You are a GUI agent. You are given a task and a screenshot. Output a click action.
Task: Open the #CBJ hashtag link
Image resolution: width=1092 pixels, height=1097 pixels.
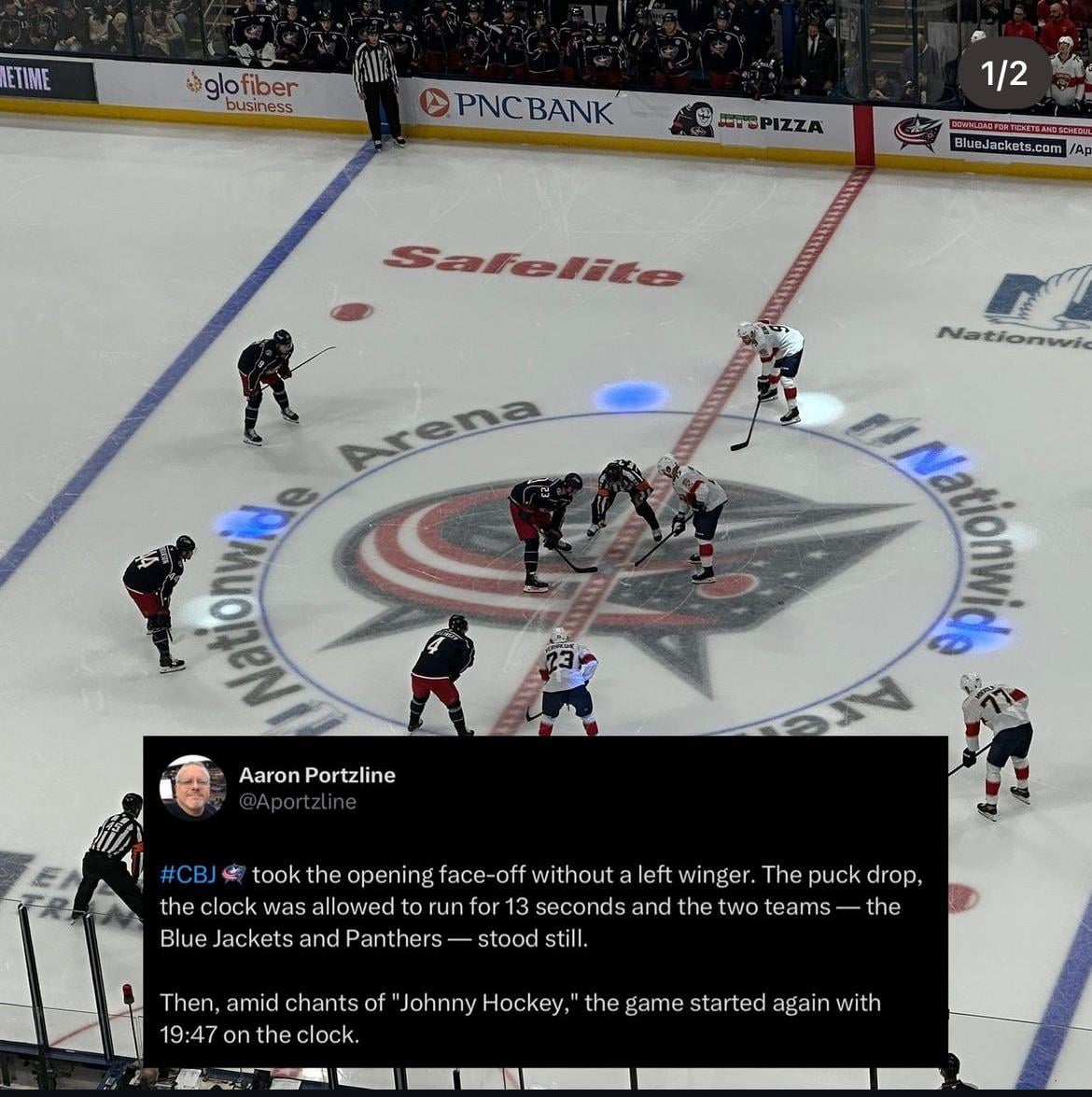click(189, 875)
